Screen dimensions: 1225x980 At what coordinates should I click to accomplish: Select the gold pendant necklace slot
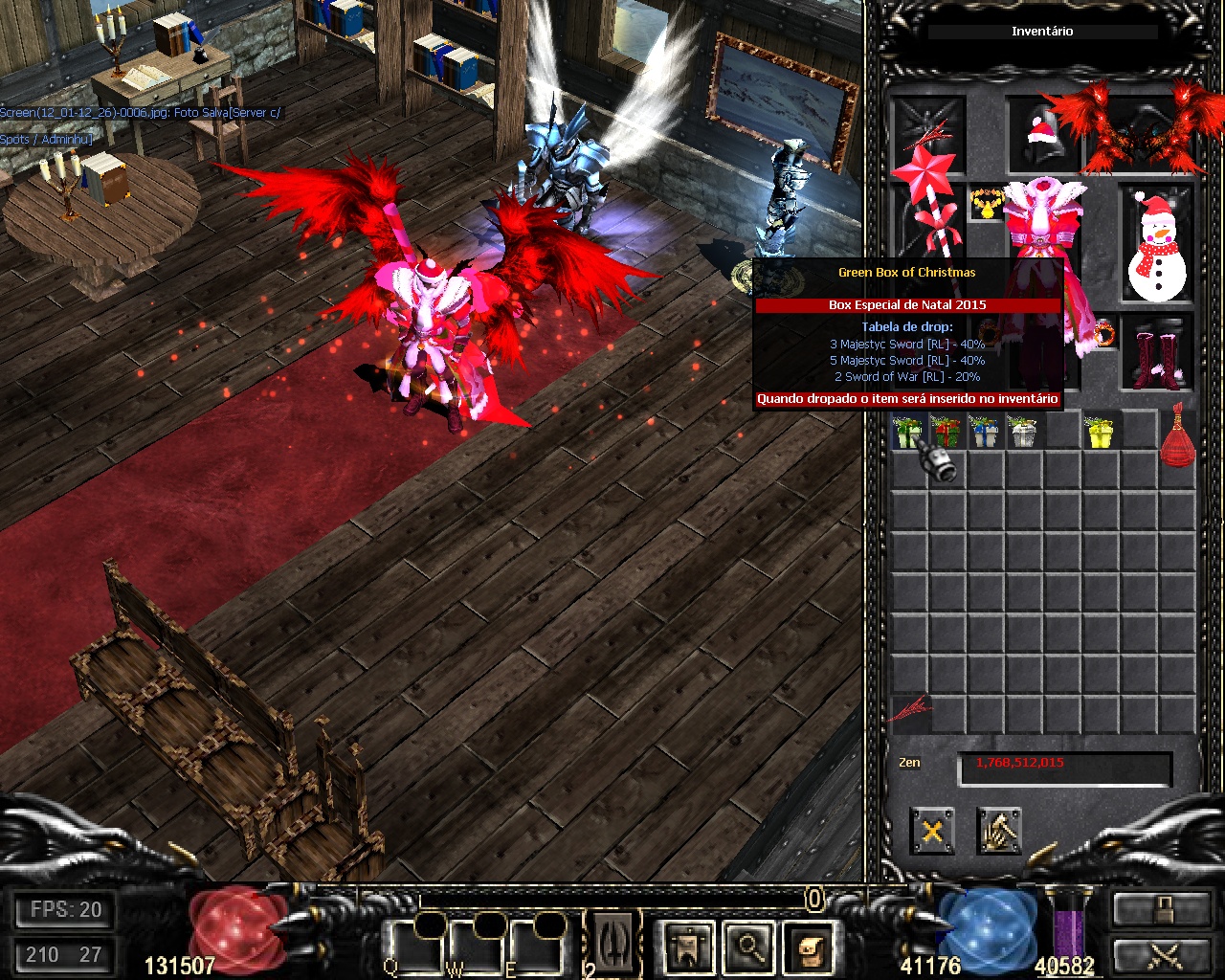(985, 204)
